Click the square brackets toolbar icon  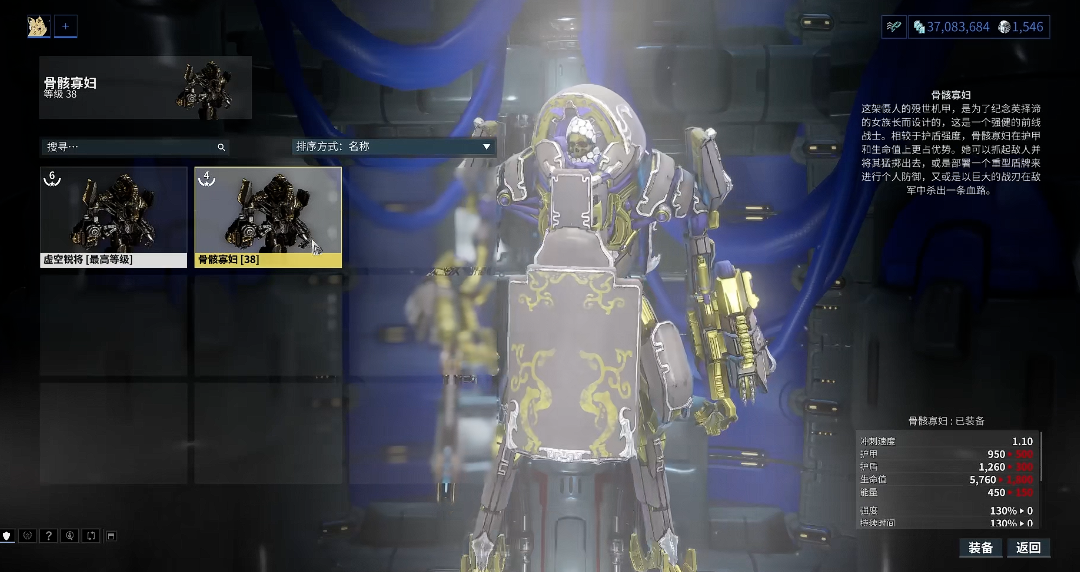click(90, 536)
